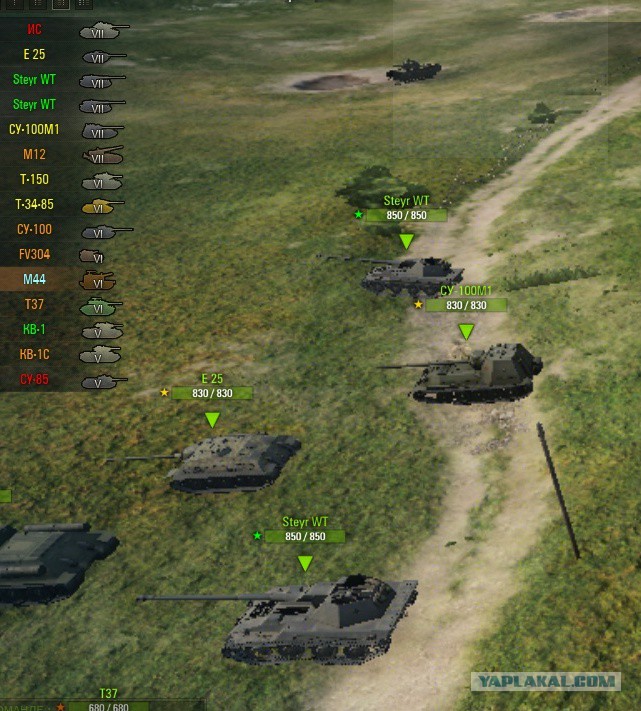
Task: Choose E 25 in the team roster panel
Action: (x=35, y=55)
